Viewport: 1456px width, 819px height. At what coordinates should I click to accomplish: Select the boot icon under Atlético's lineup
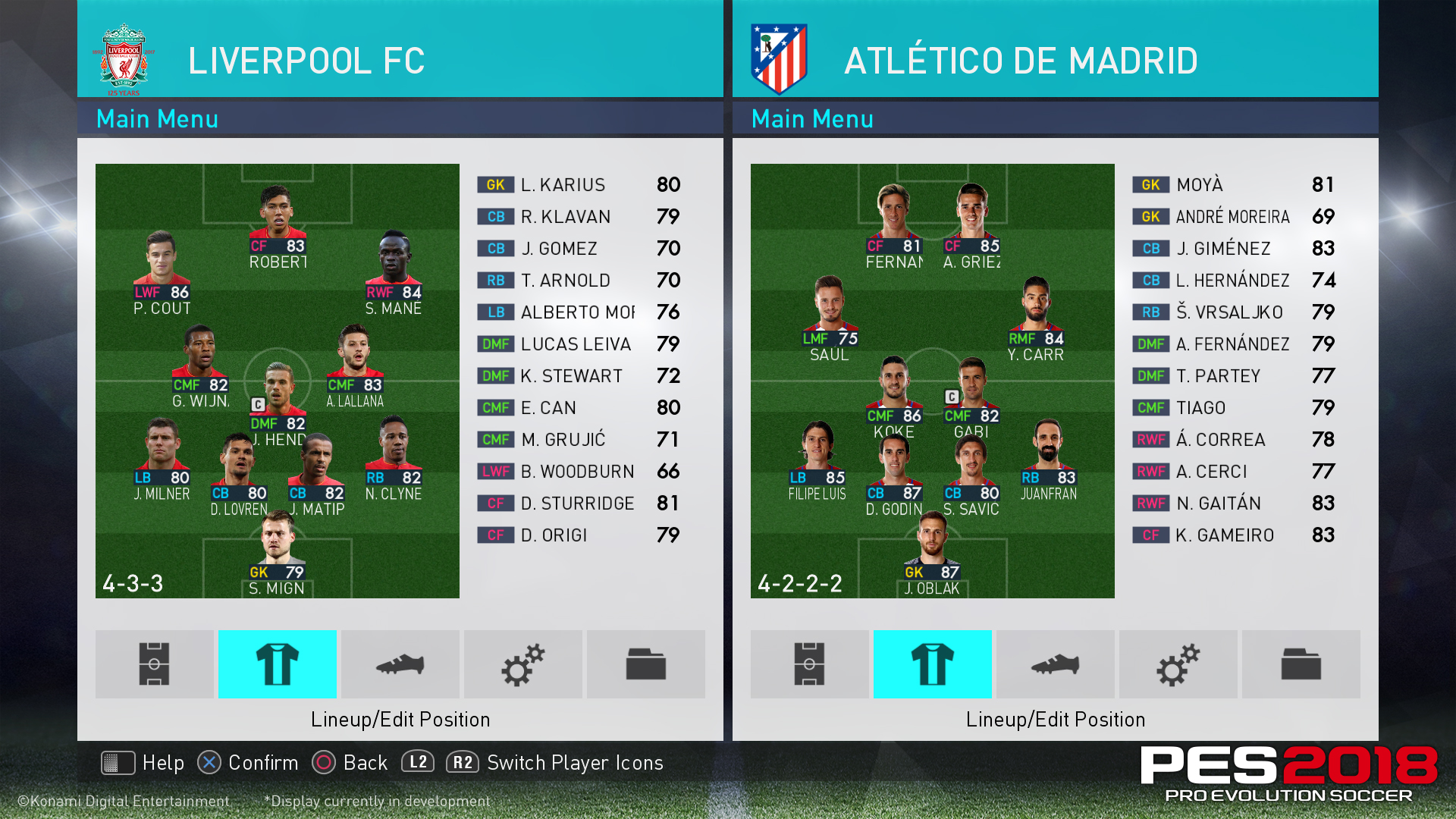1055,664
